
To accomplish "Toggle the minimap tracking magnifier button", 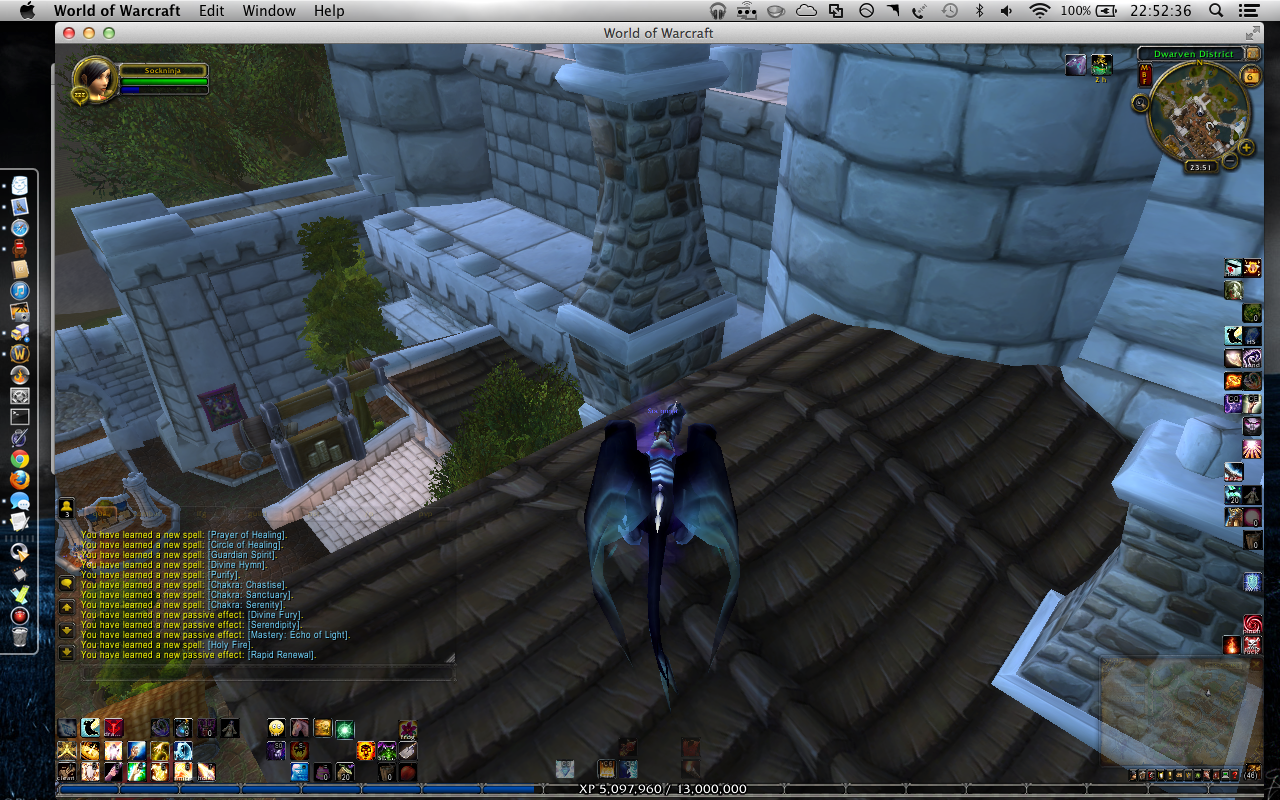I will click(1139, 101).
